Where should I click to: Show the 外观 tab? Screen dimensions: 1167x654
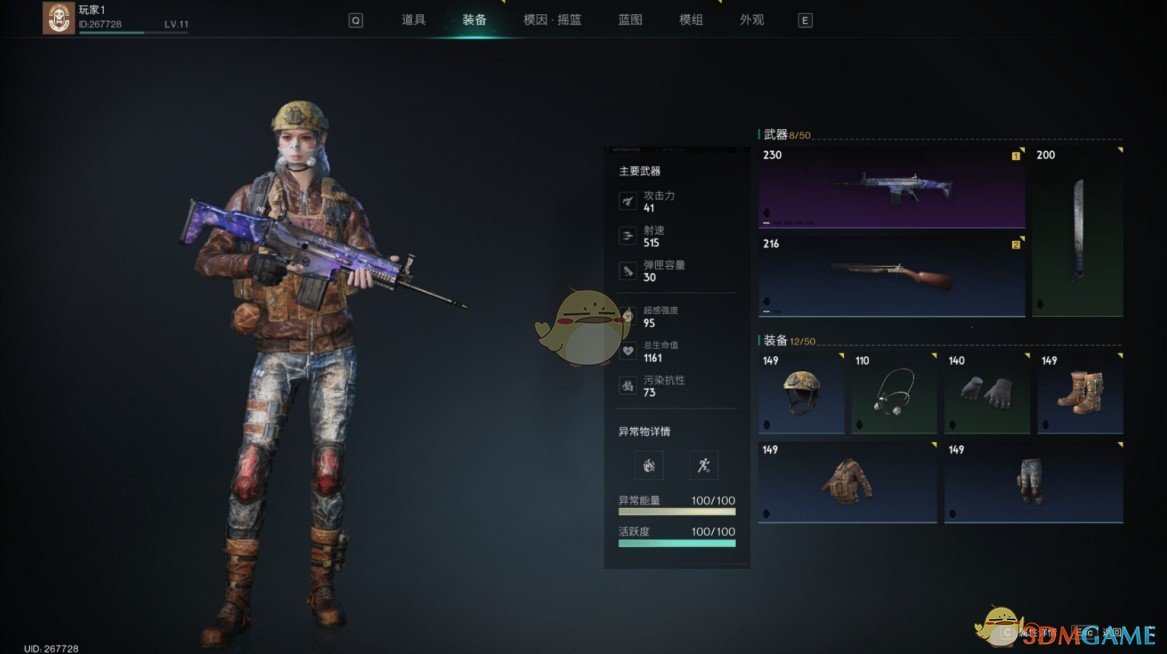tap(752, 20)
